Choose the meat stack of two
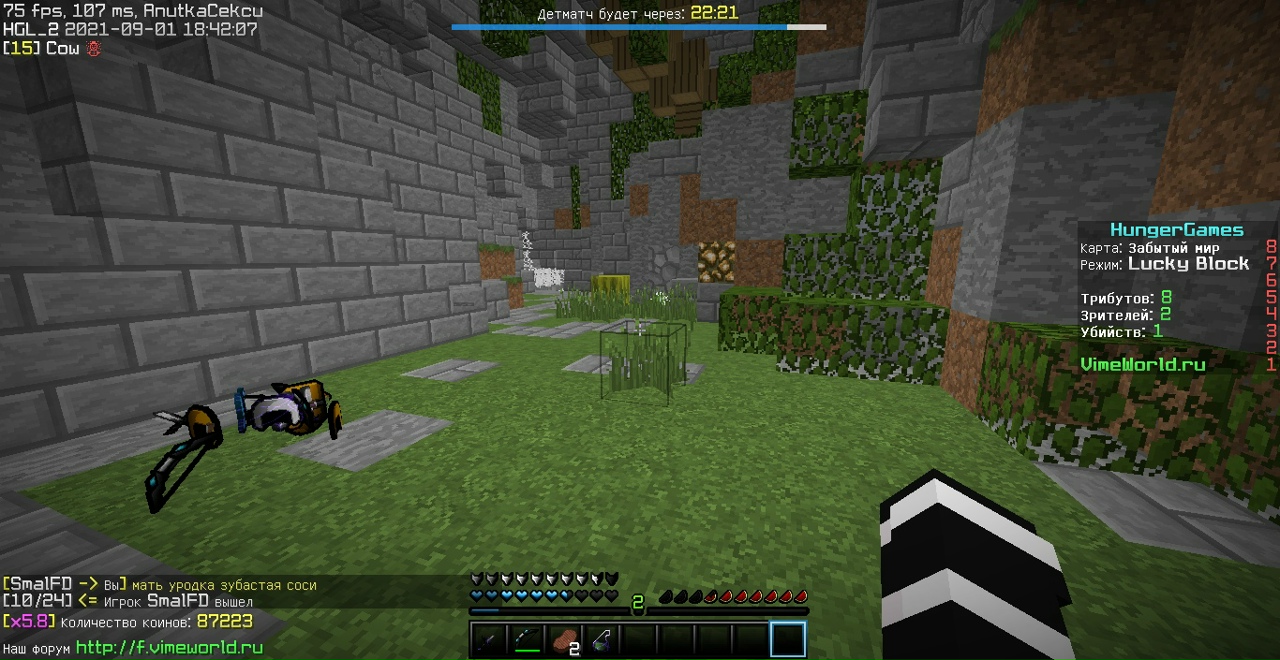Viewport: 1280px width, 660px height. click(x=565, y=639)
